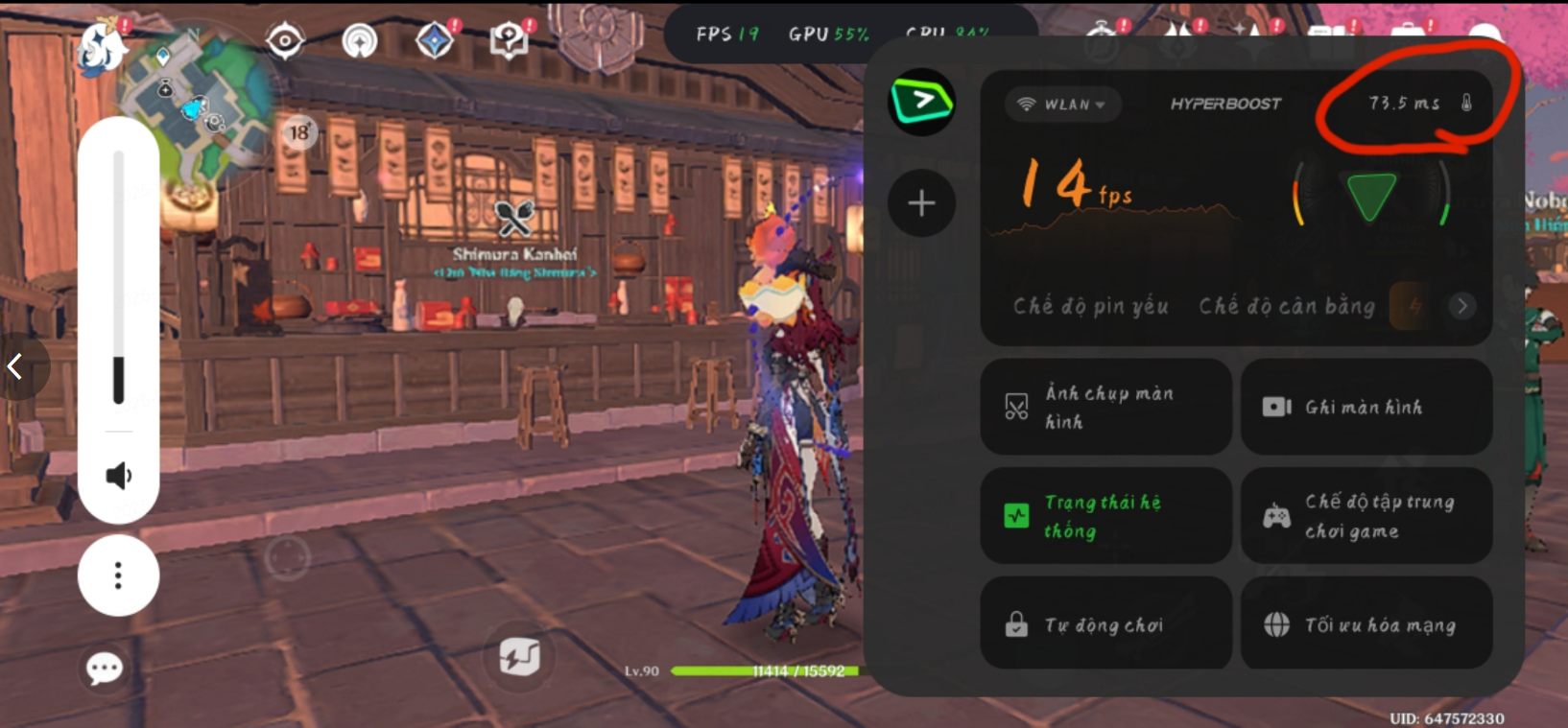This screenshot has height=728, width=1568.
Task: Open three-dot volume options
Action: coord(118,575)
